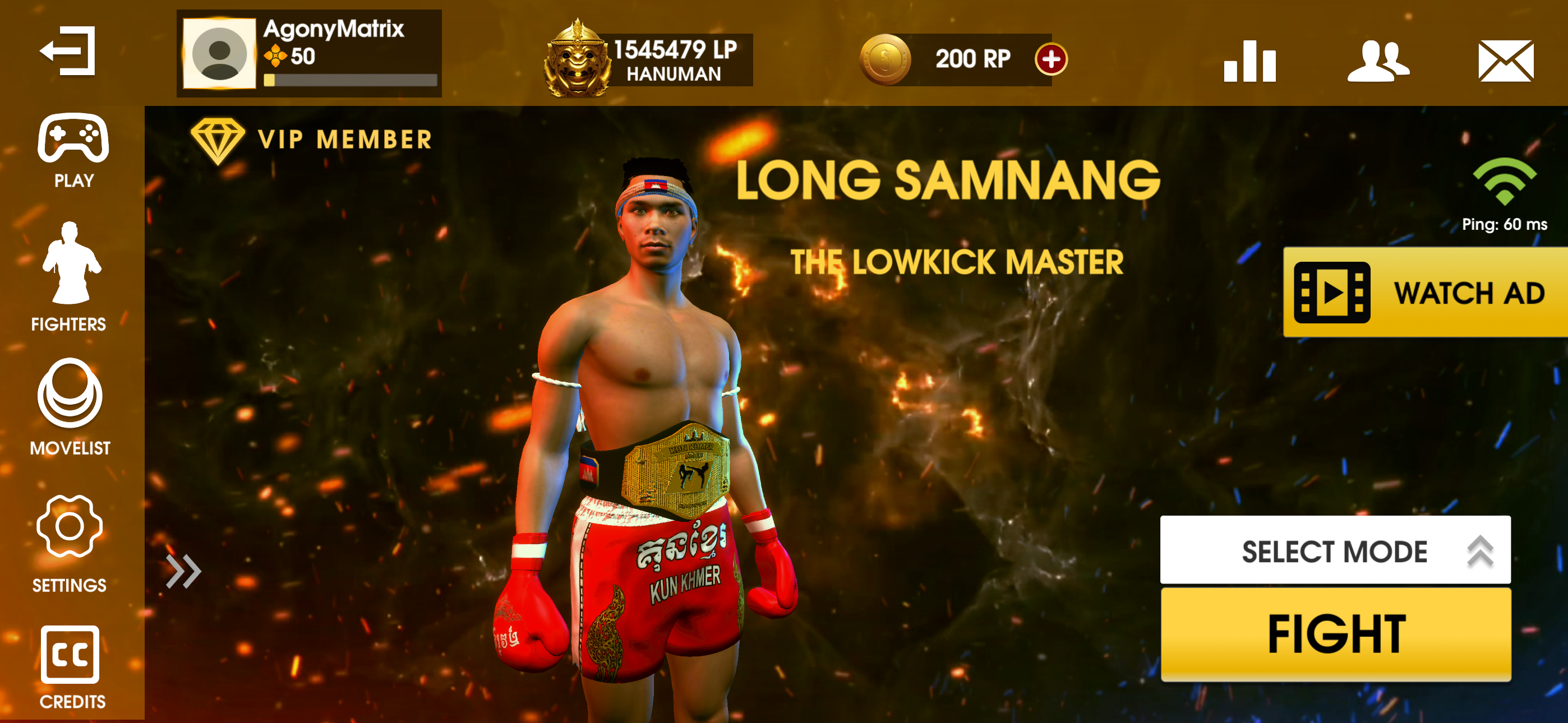This screenshot has height=723, width=1568.
Task: Start a match with Fight
Action: coord(1335,634)
